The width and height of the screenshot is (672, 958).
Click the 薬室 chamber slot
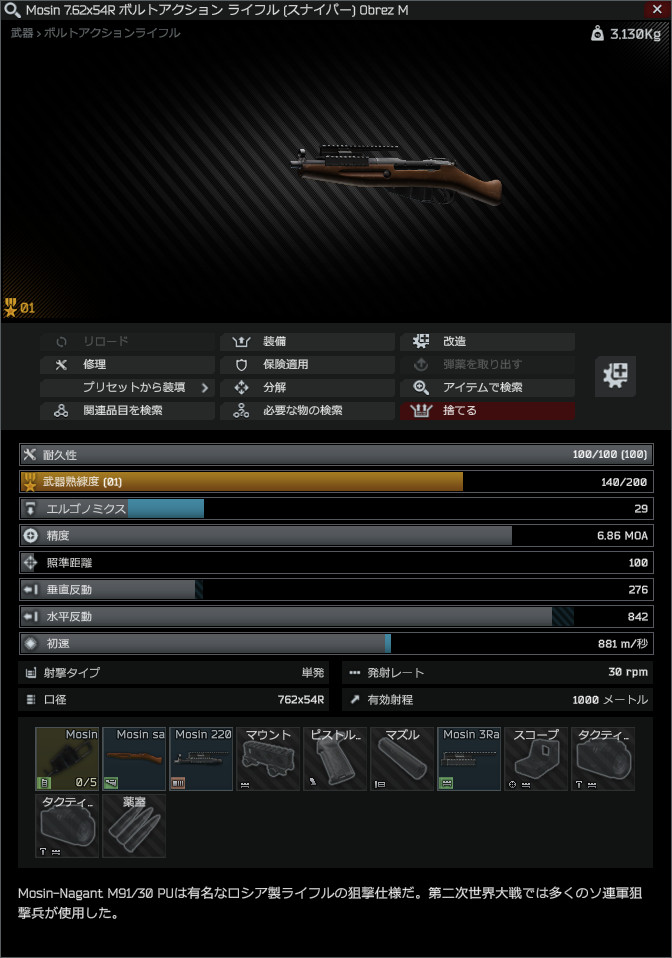coord(134,826)
